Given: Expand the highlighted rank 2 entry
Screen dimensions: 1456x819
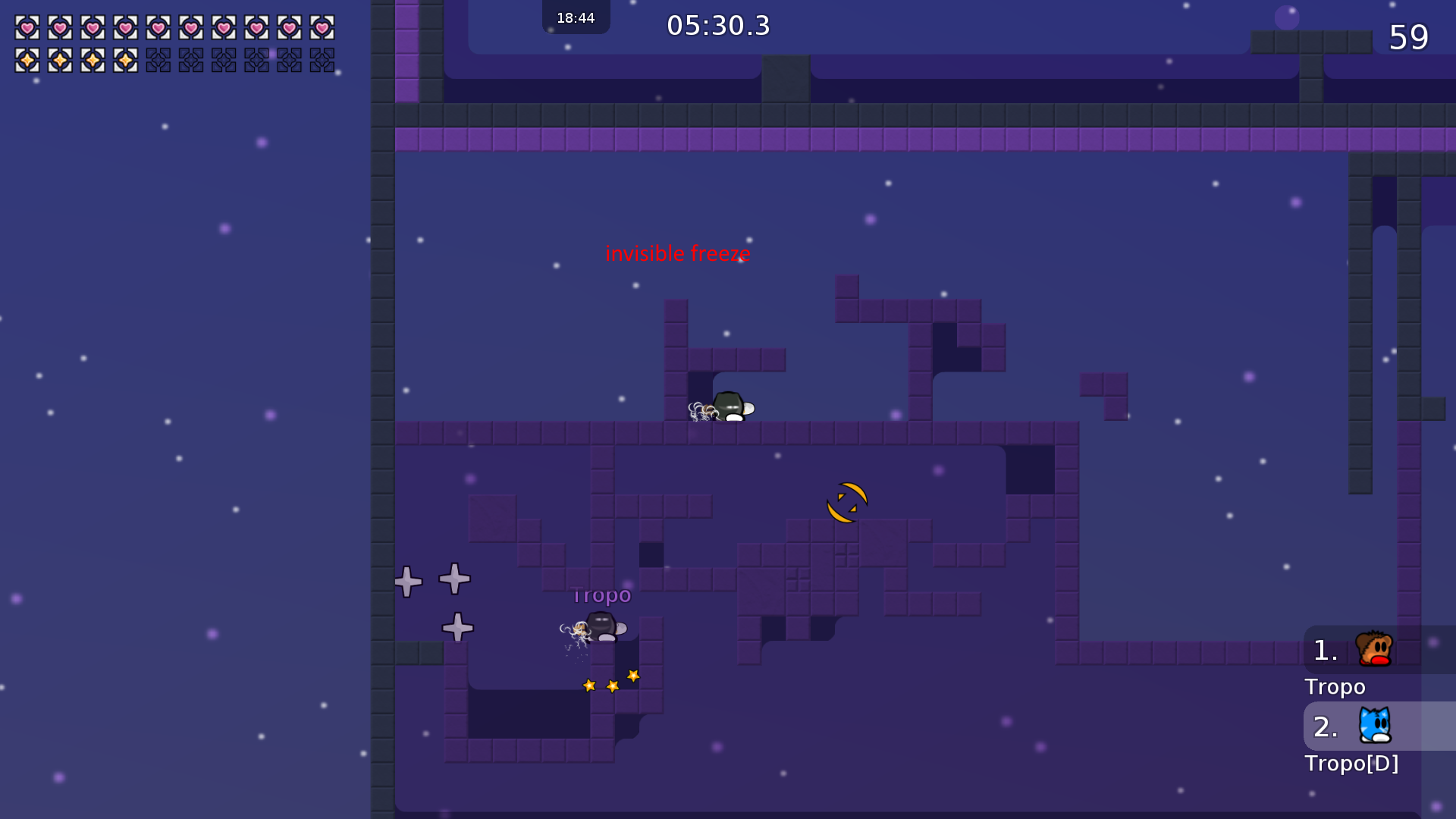Looking at the screenshot, I should pos(1323,726).
